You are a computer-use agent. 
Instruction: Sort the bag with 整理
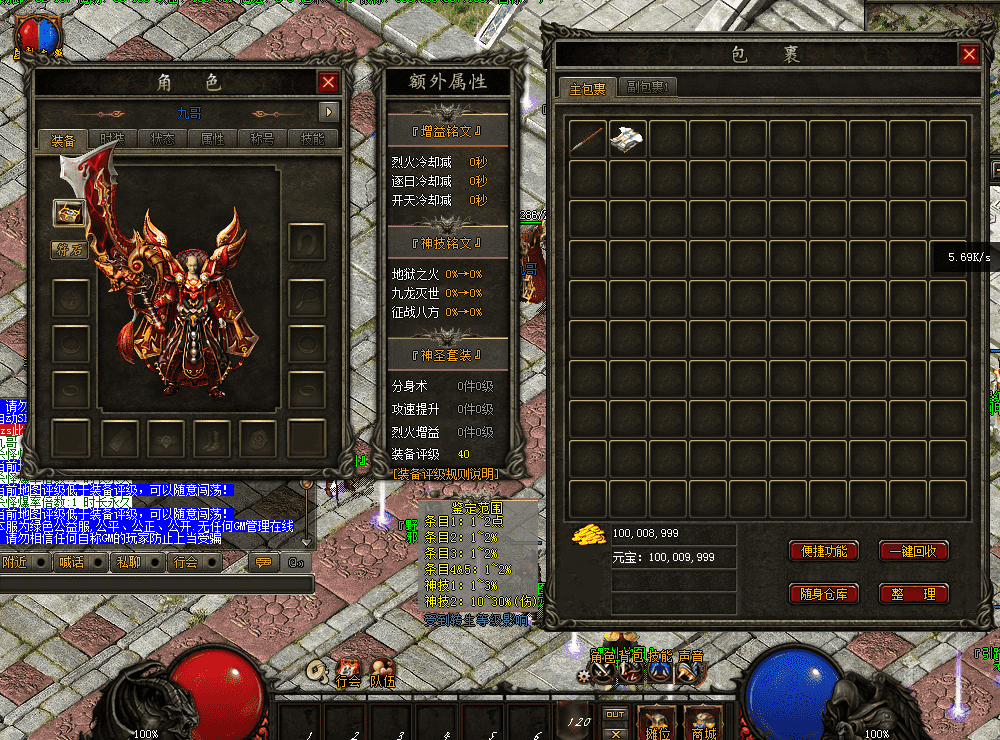[914, 594]
